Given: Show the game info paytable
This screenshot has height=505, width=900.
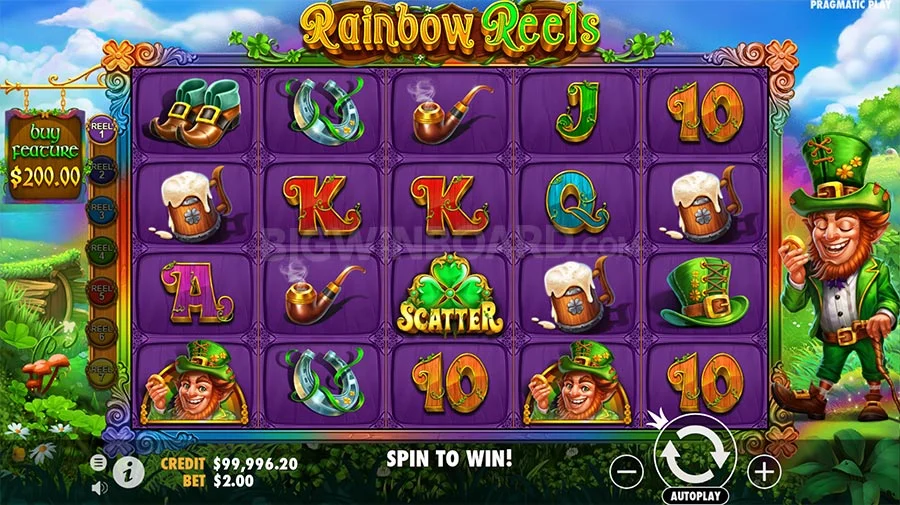Looking at the screenshot, I should pos(128,471).
